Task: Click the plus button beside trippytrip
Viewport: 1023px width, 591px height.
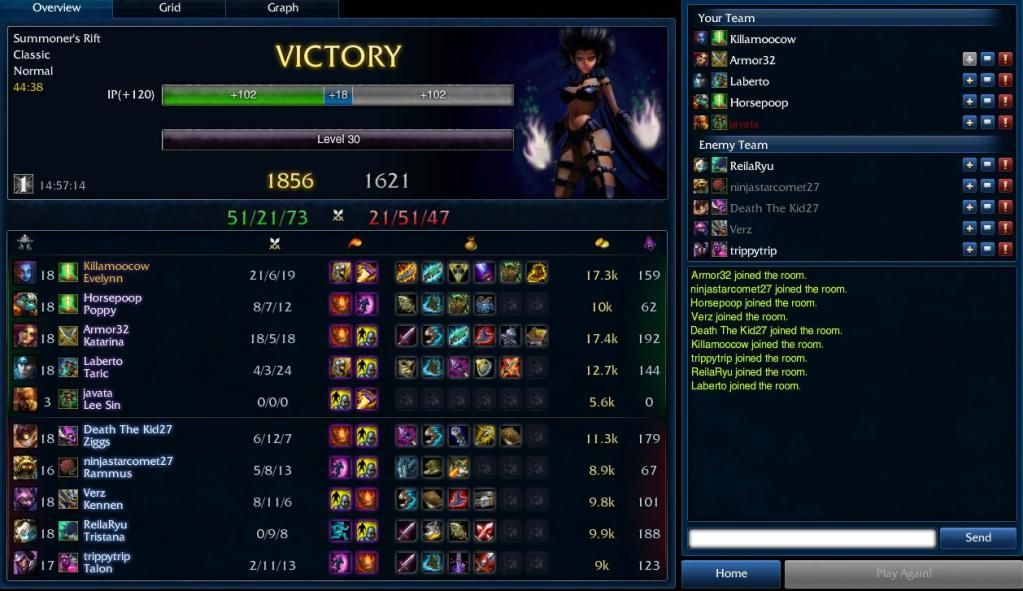Action: tap(969, 250)
